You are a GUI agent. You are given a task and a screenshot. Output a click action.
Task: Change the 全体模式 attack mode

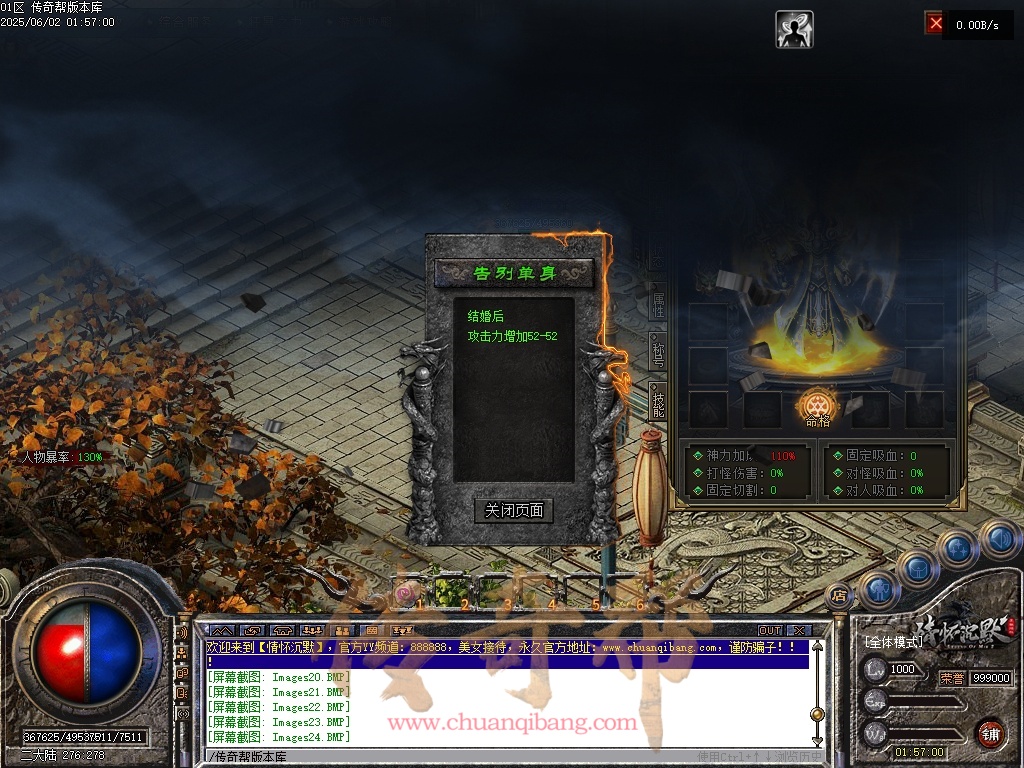point(892,641)
